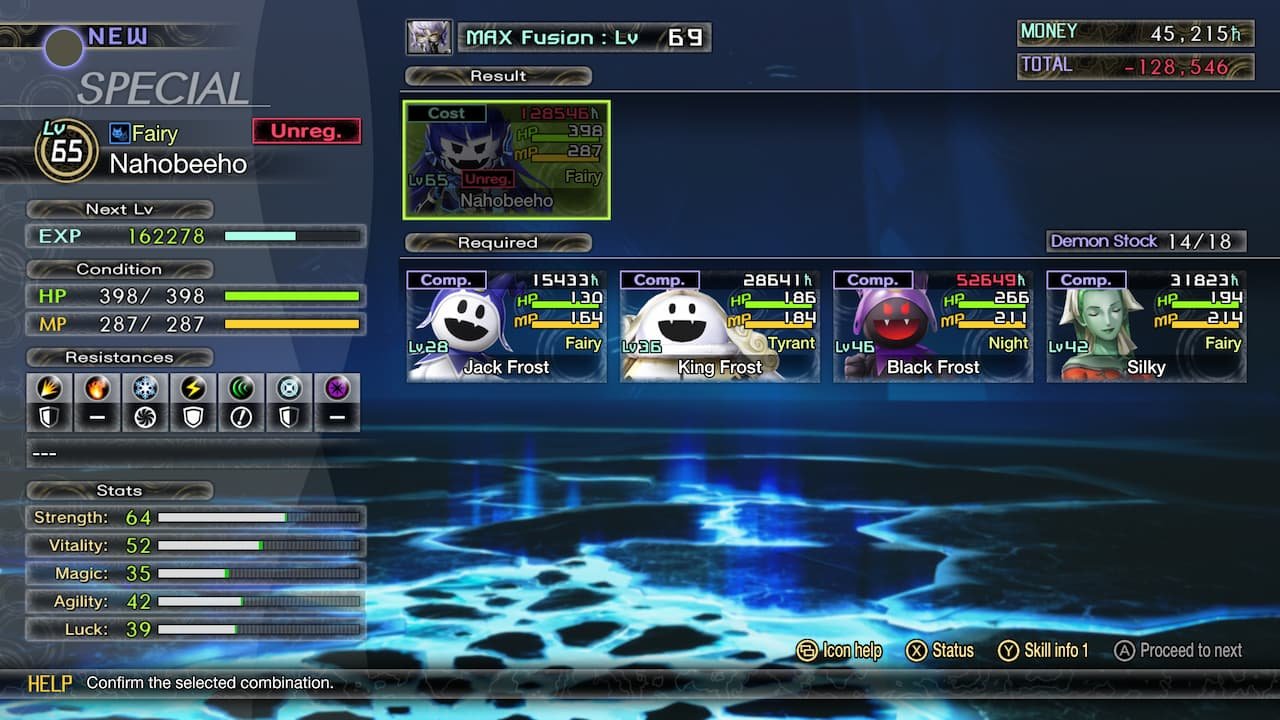The height and width of the screenshot is (720, 1280).
Task: Click the EXP progress bar under Next Lv
Action: [x=291, y=236]
